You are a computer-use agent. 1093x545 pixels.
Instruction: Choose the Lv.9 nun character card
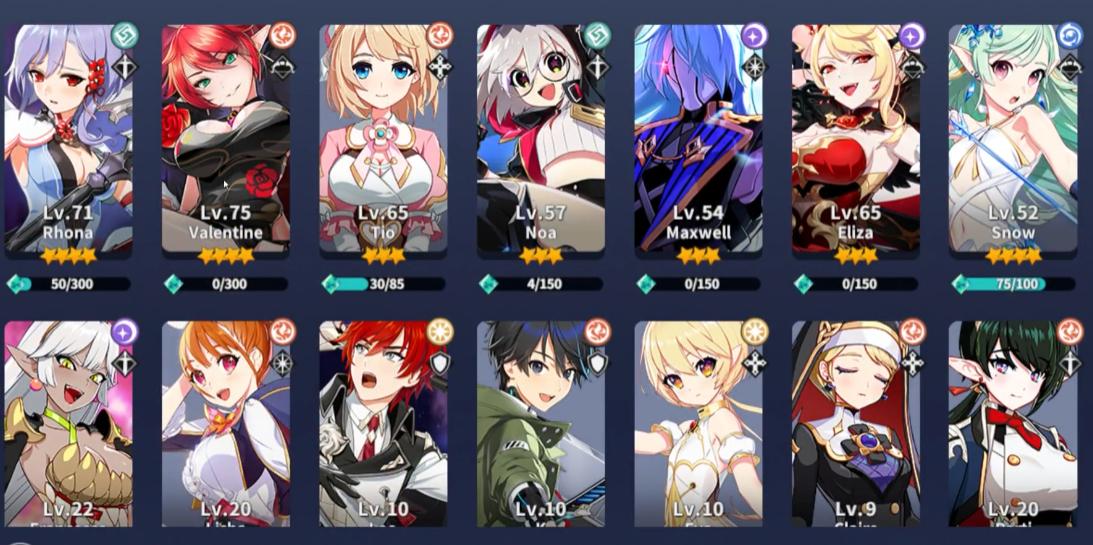coord(856,424)
